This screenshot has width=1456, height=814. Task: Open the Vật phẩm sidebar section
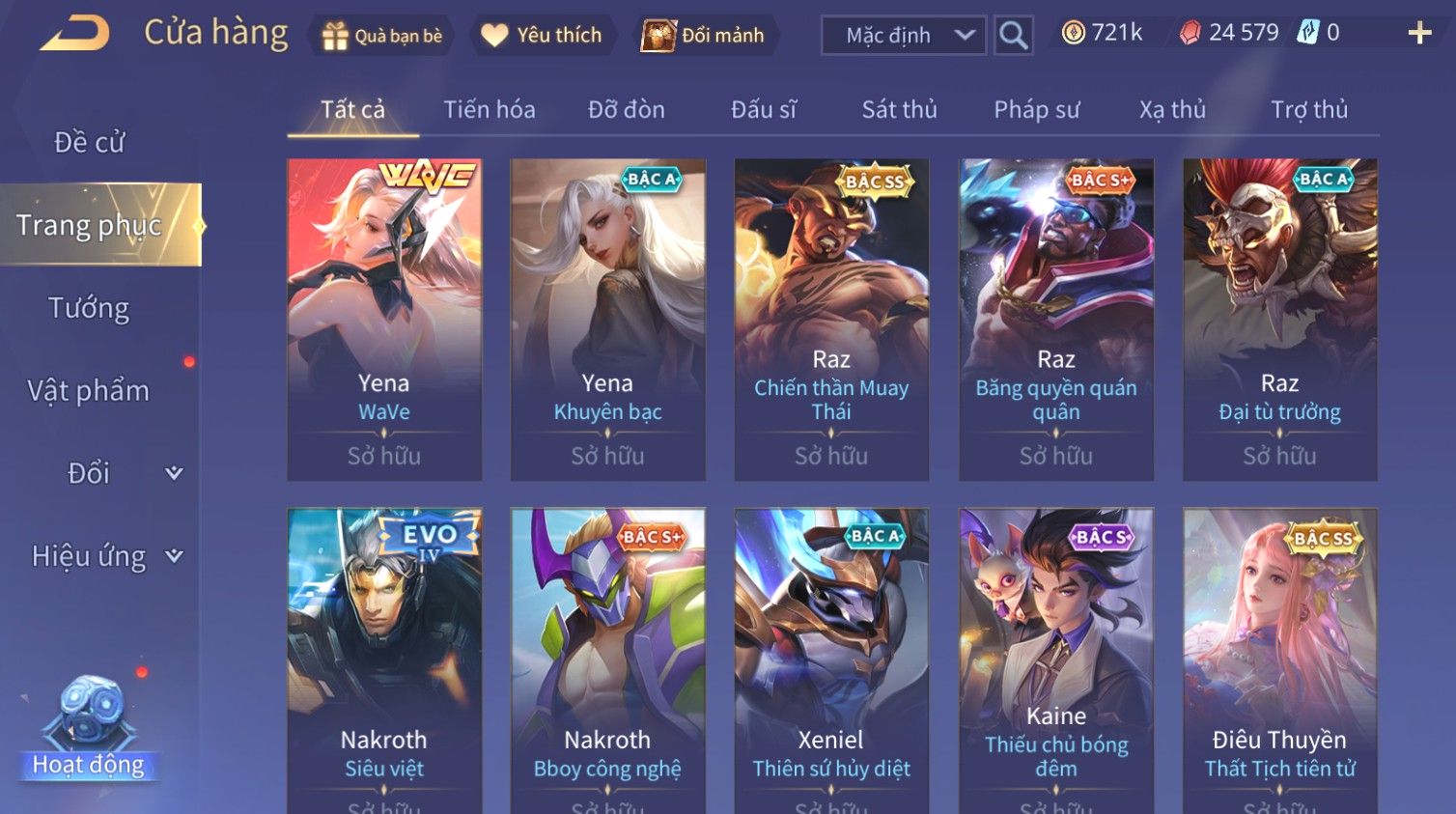(89, 391)
